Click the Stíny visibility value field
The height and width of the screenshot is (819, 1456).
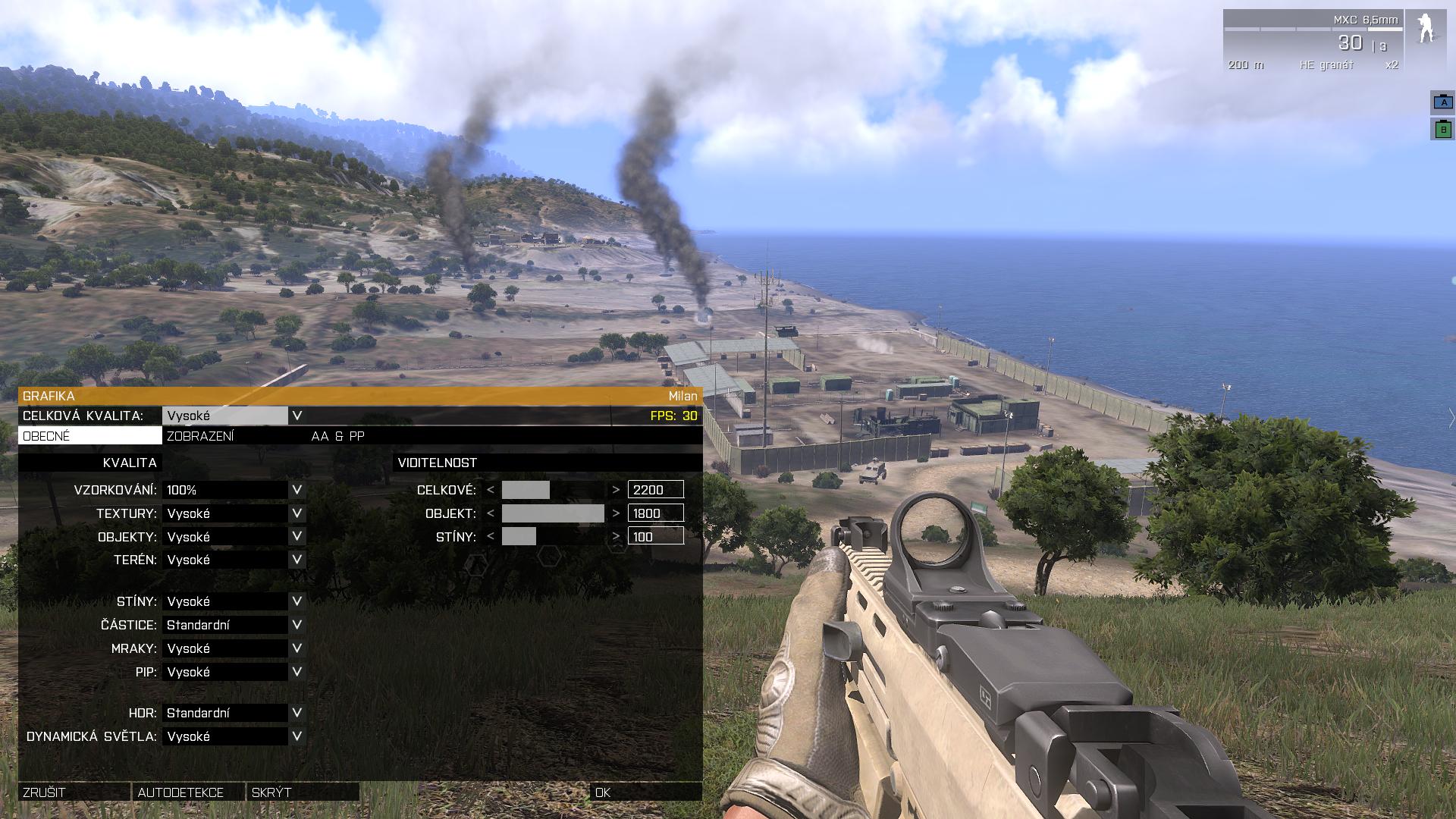[655, 537]
